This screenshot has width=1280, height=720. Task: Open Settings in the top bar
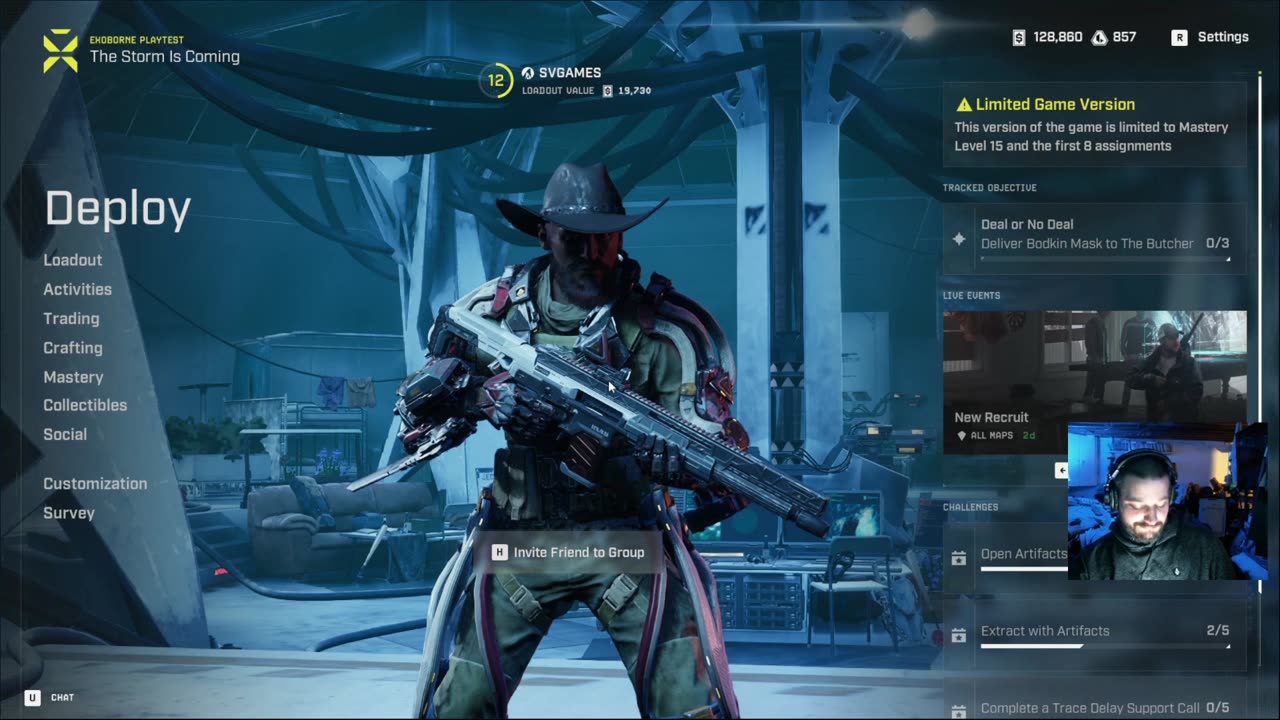(x=1211, y=37)
